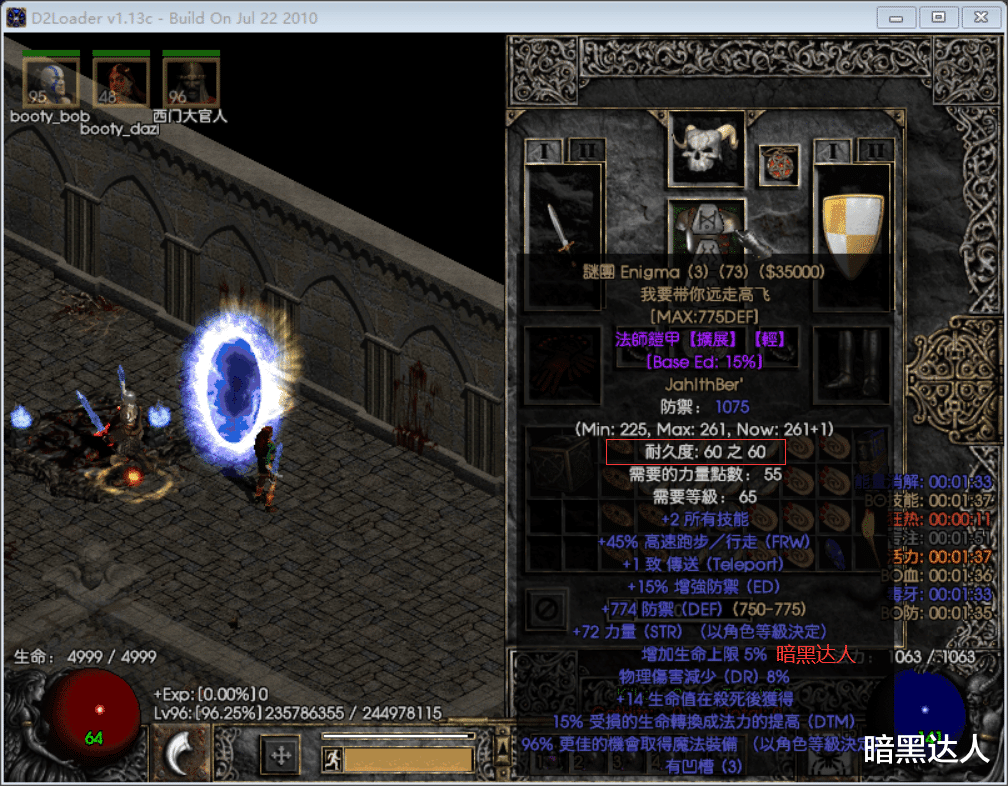Choose the yellow-white checkered shield slot
The image size is (1008, 786).
852,220
